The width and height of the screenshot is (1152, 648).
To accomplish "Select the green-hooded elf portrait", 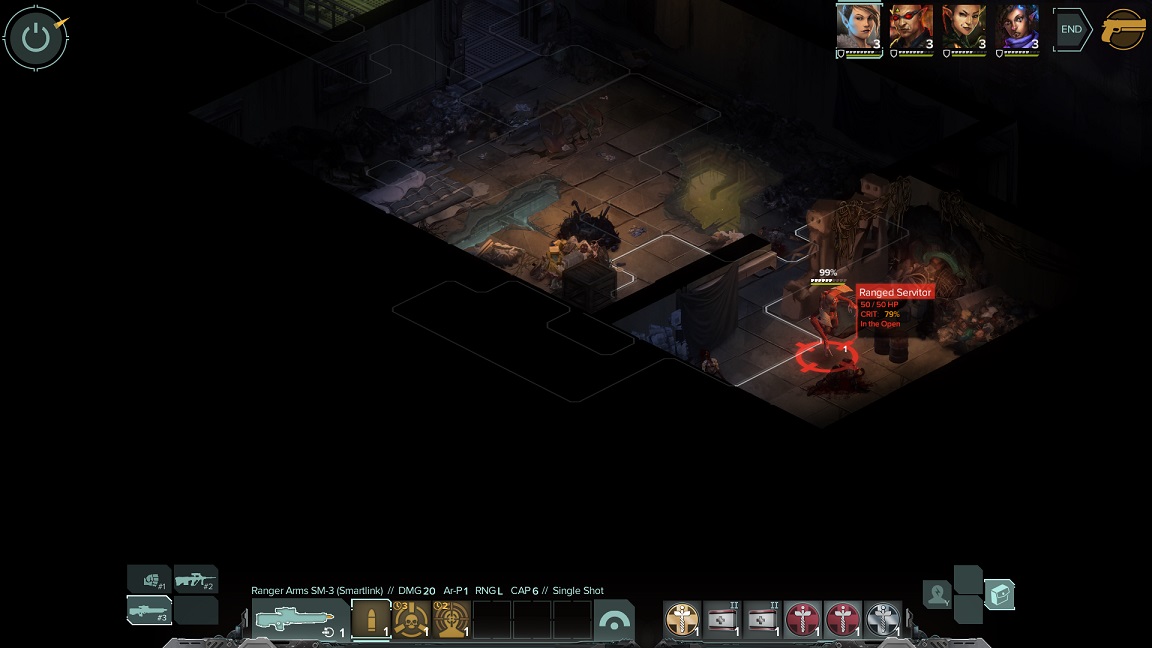I will 964,27.
